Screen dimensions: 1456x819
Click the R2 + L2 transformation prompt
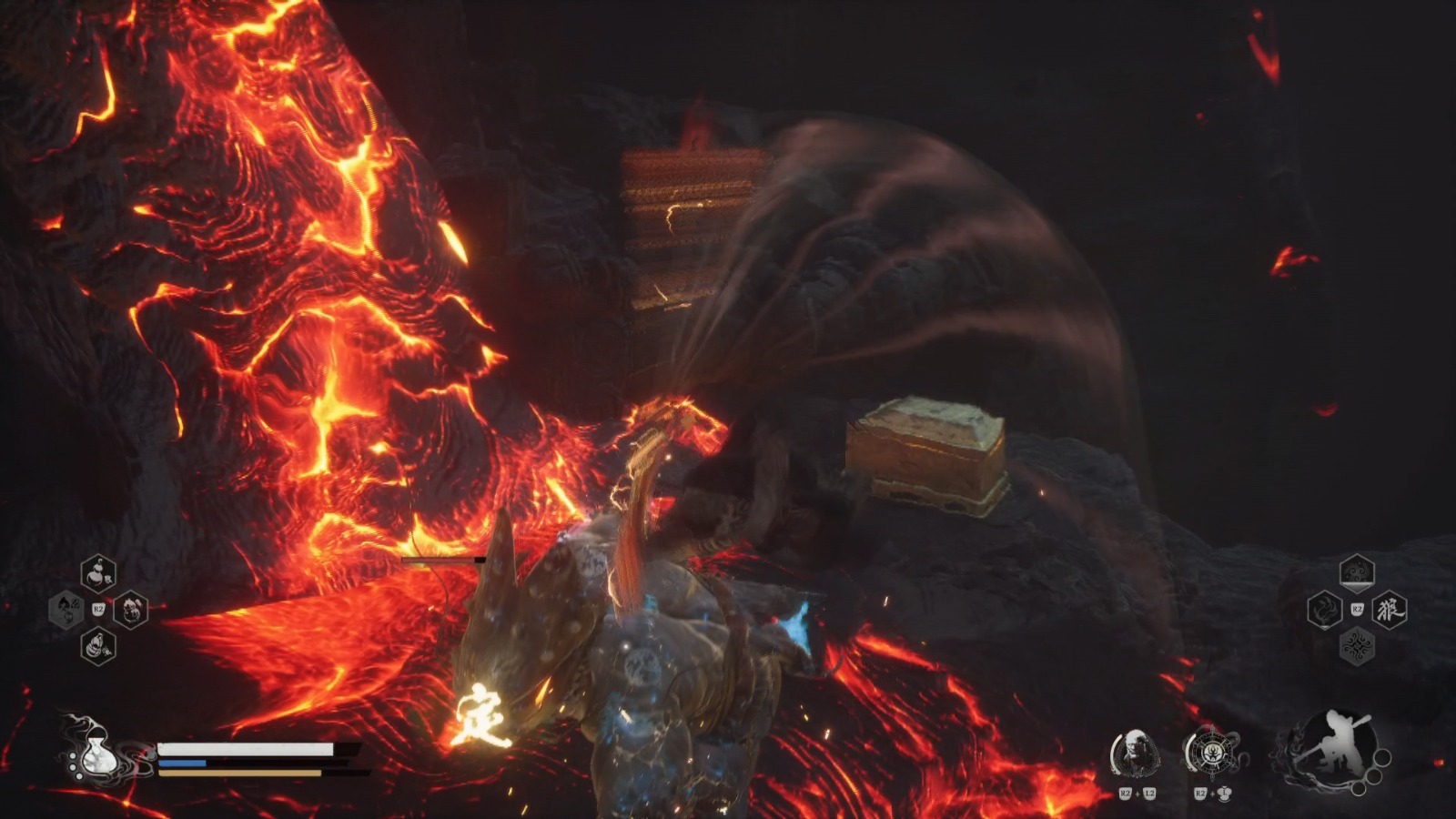[1137, 794]
